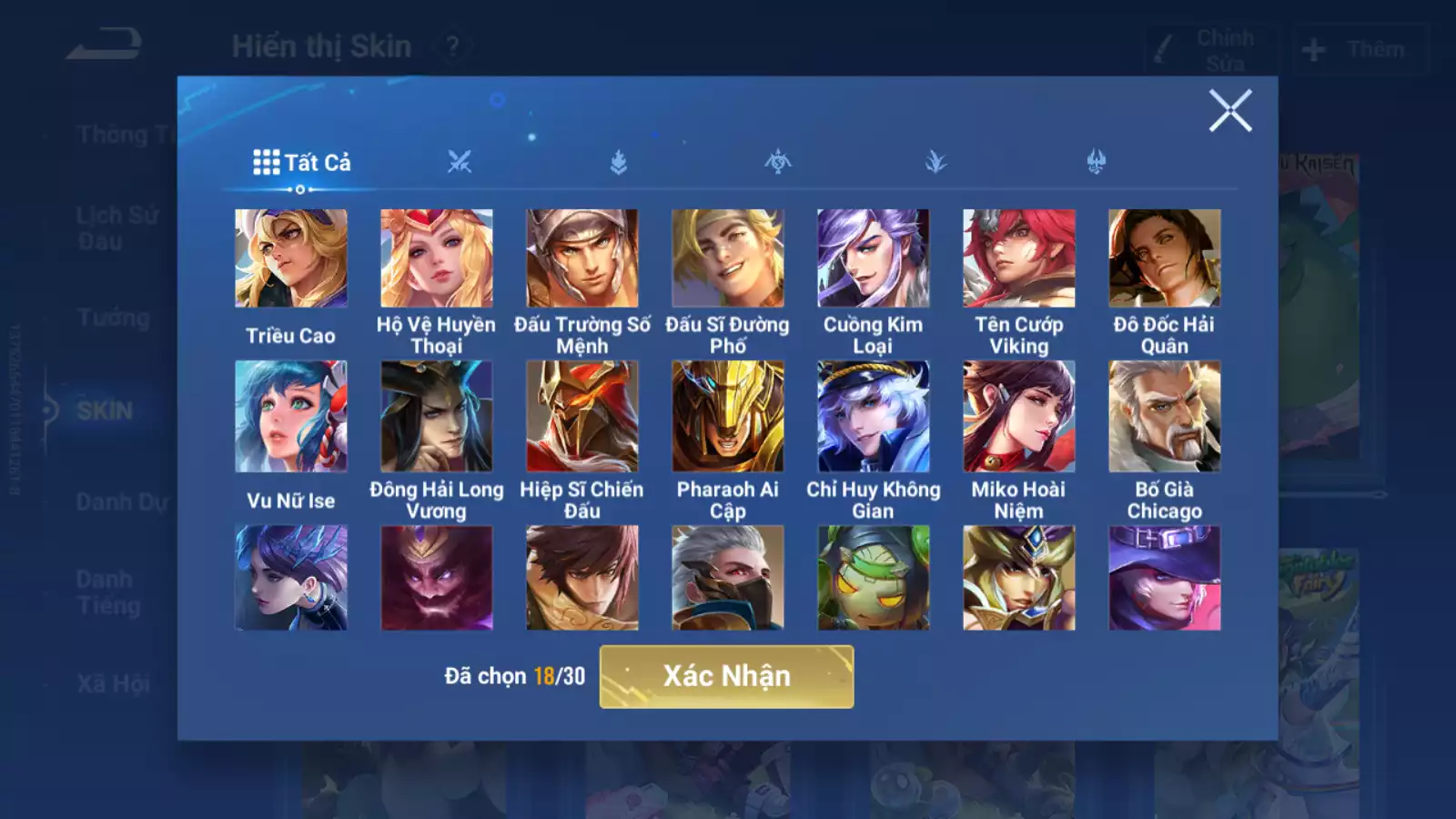Select the green frog-faced skin portrait

click(874, 578)
